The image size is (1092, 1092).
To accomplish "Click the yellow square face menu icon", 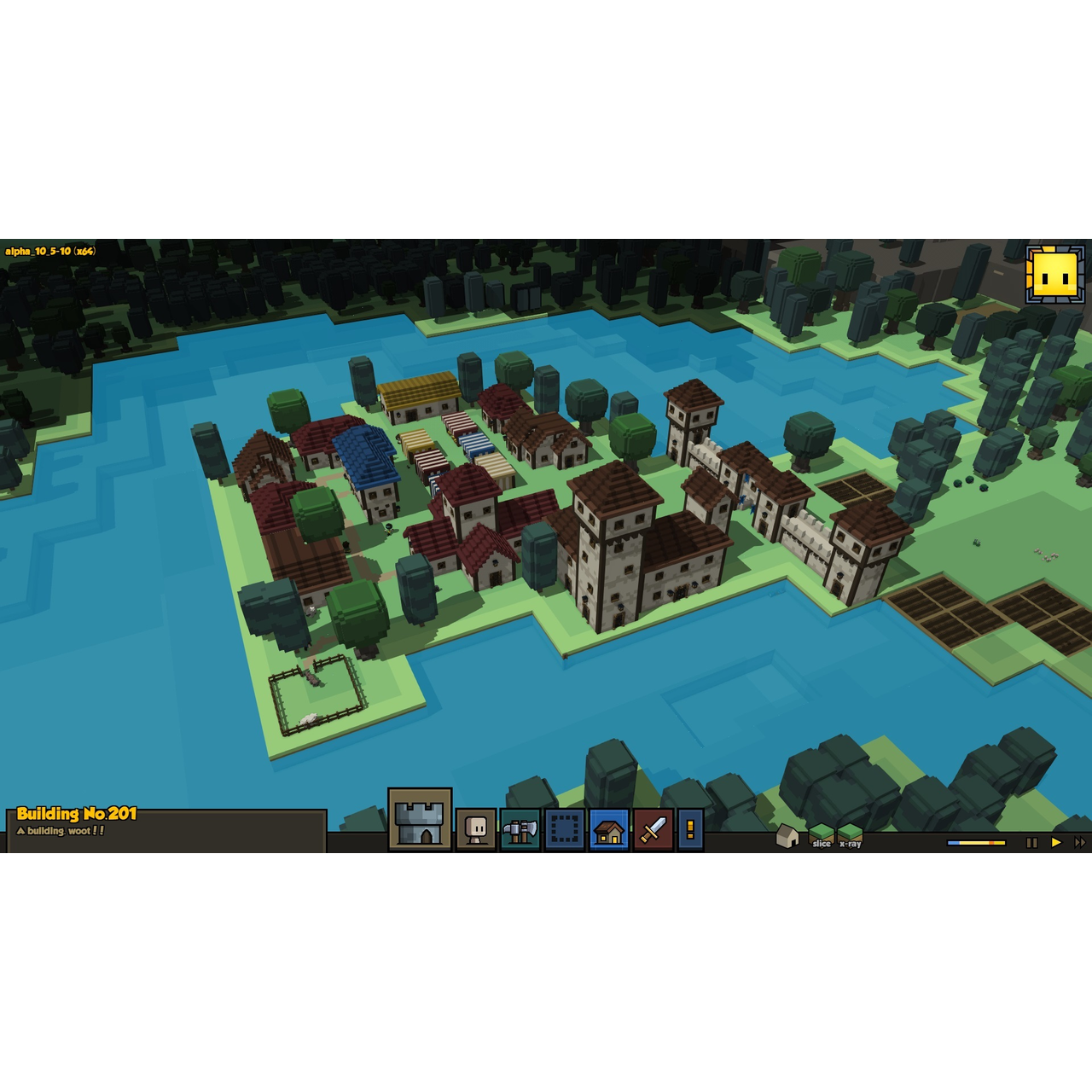I will tap(1055, 275).
